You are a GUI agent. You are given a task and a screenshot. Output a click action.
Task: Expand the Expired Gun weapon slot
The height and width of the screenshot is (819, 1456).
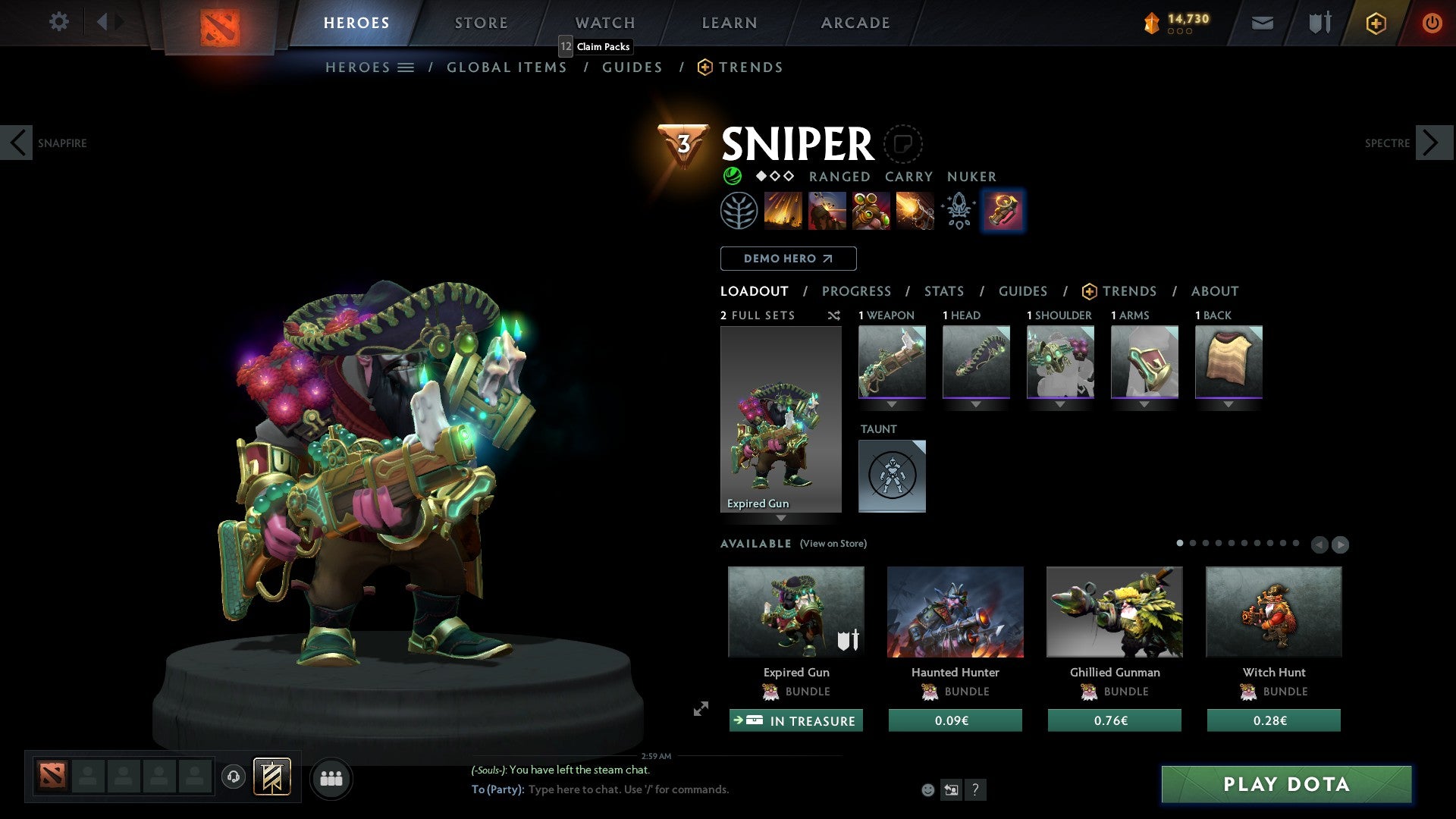[x=892, y=404]
